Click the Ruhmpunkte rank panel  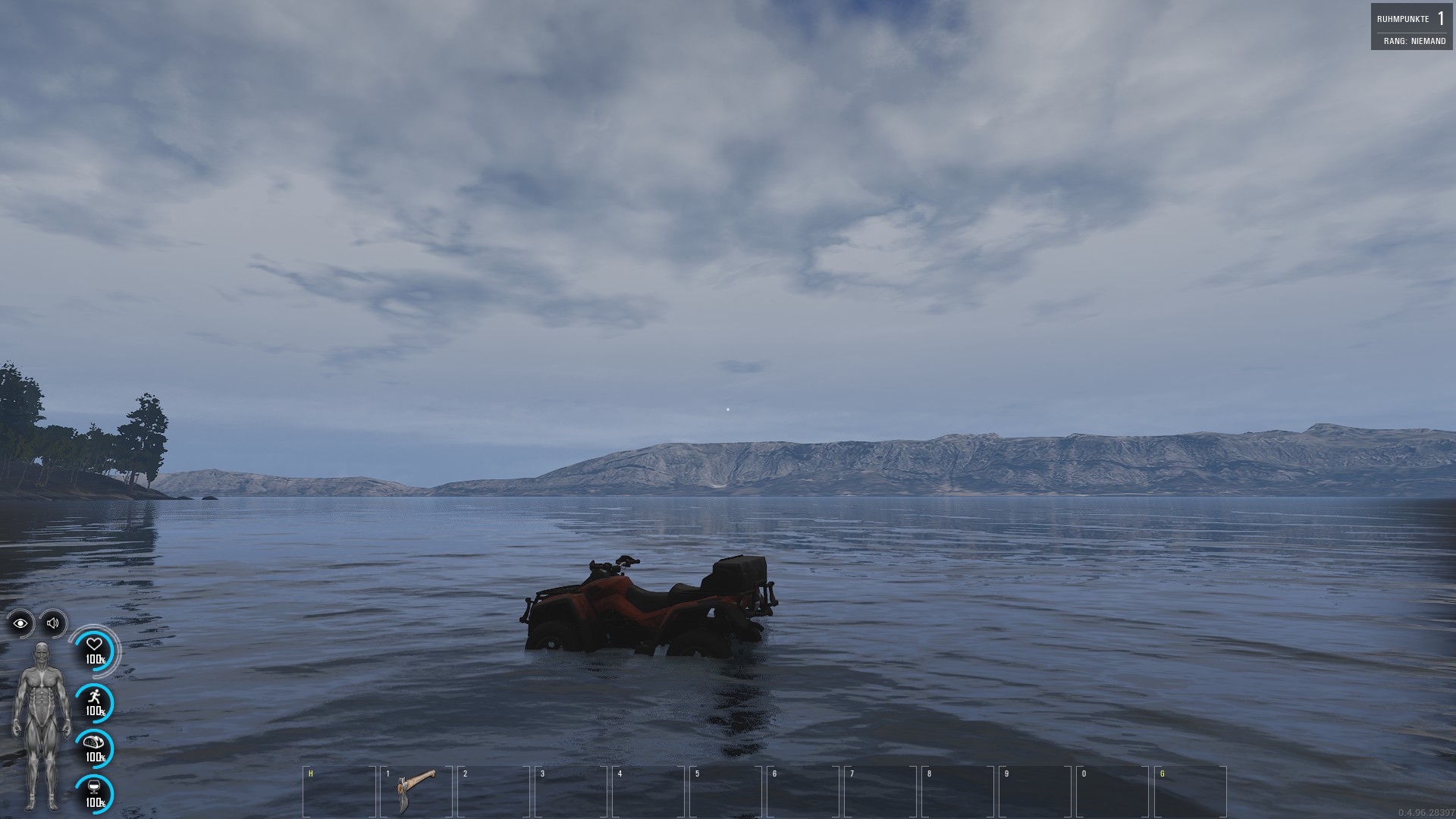[1411, 27]
